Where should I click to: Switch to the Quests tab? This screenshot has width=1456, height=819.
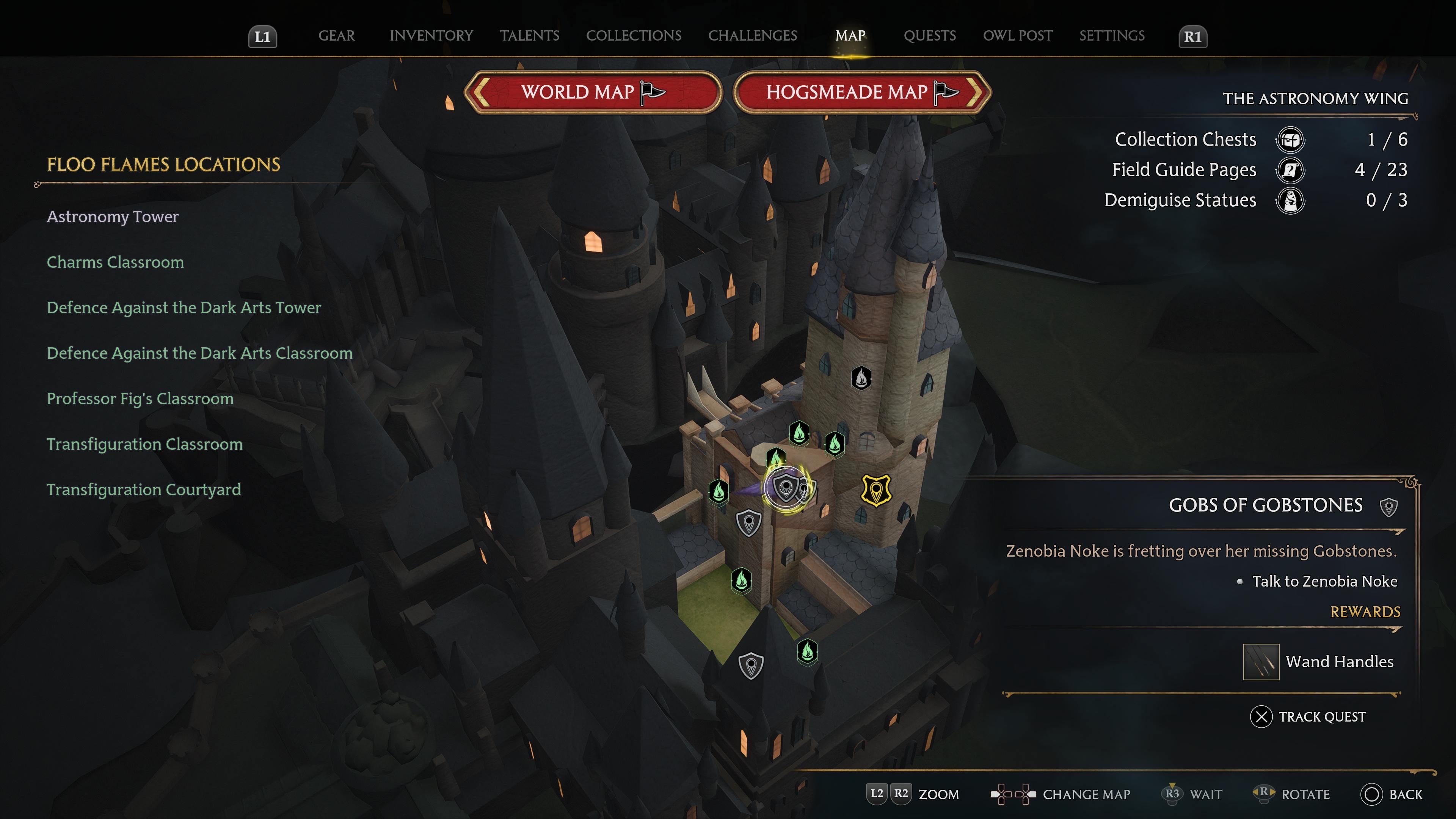pyautogui.click(x=929, y=36)
